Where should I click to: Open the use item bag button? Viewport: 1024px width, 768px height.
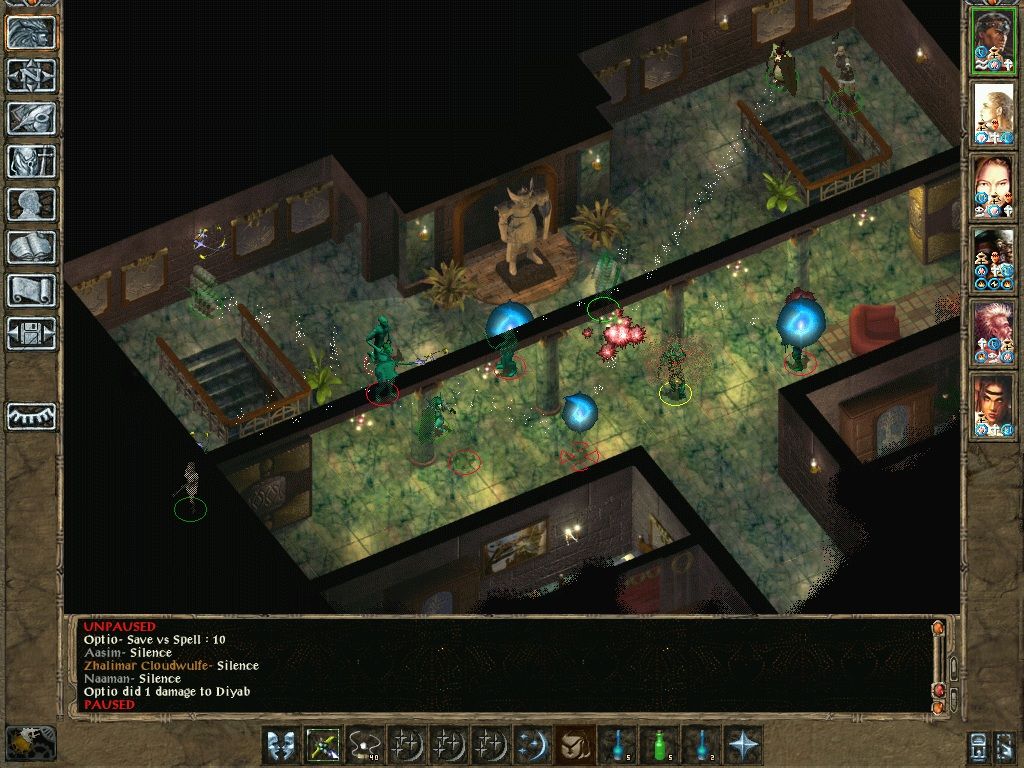[x=574, y=745]
